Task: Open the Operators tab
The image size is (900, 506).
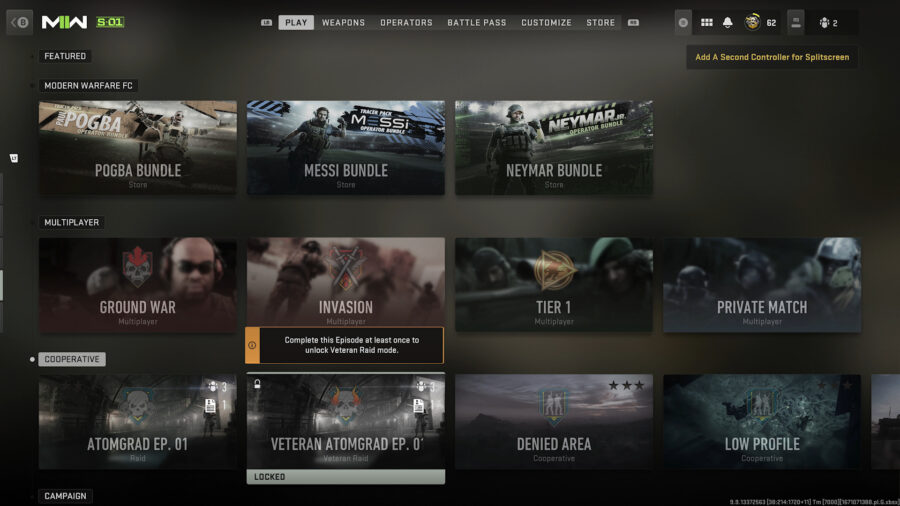Action: 406,22
